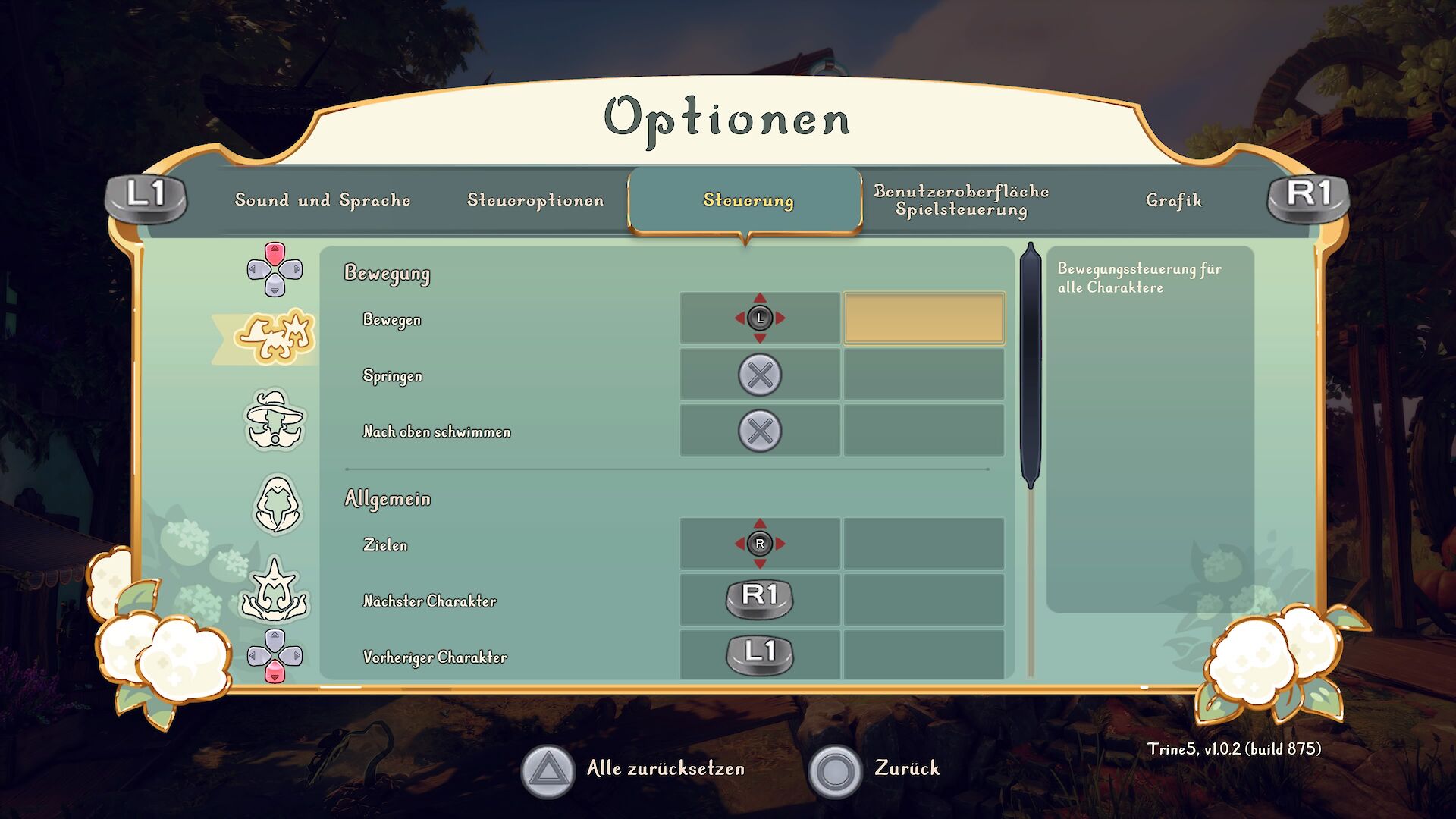The width and height of the screenshot is (1456, 819).
Task: Open Benutzeroberfläche Spielsteuerung tab
Action: click(x=961, y=200)
